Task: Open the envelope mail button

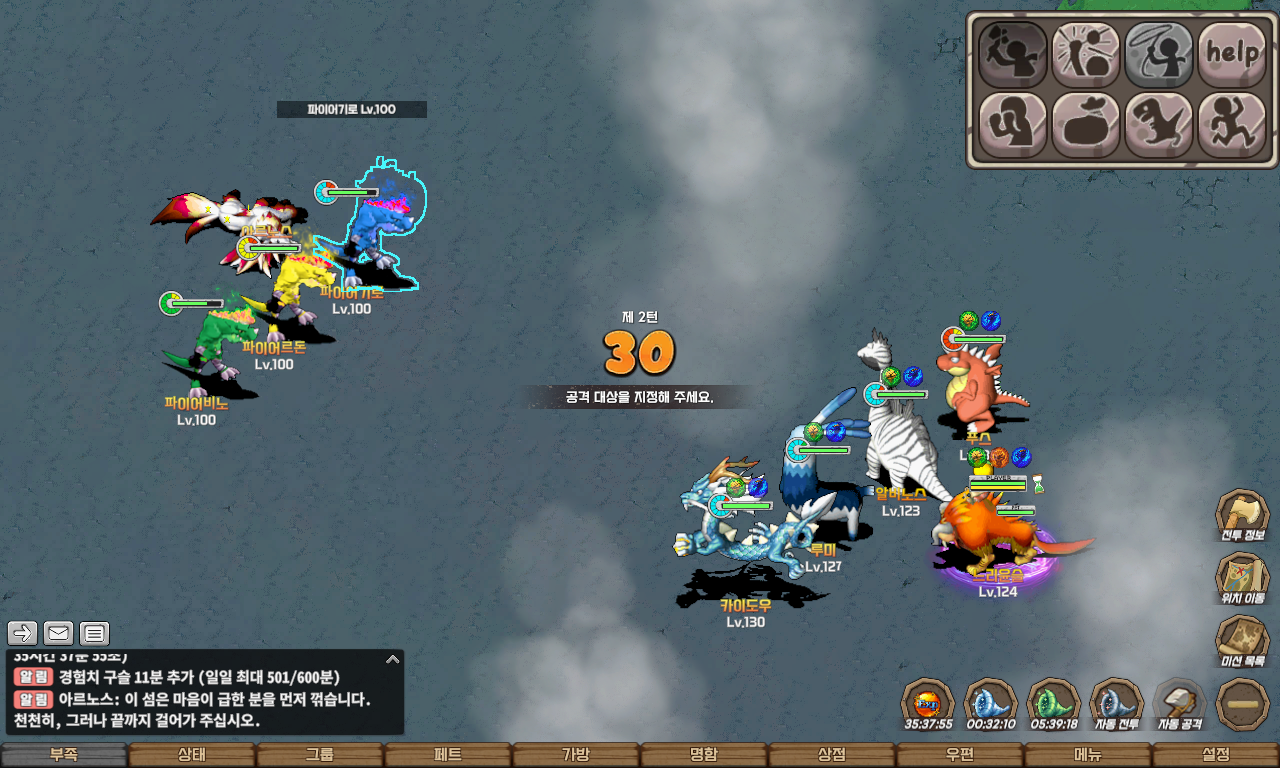Action: coord(59,633)
